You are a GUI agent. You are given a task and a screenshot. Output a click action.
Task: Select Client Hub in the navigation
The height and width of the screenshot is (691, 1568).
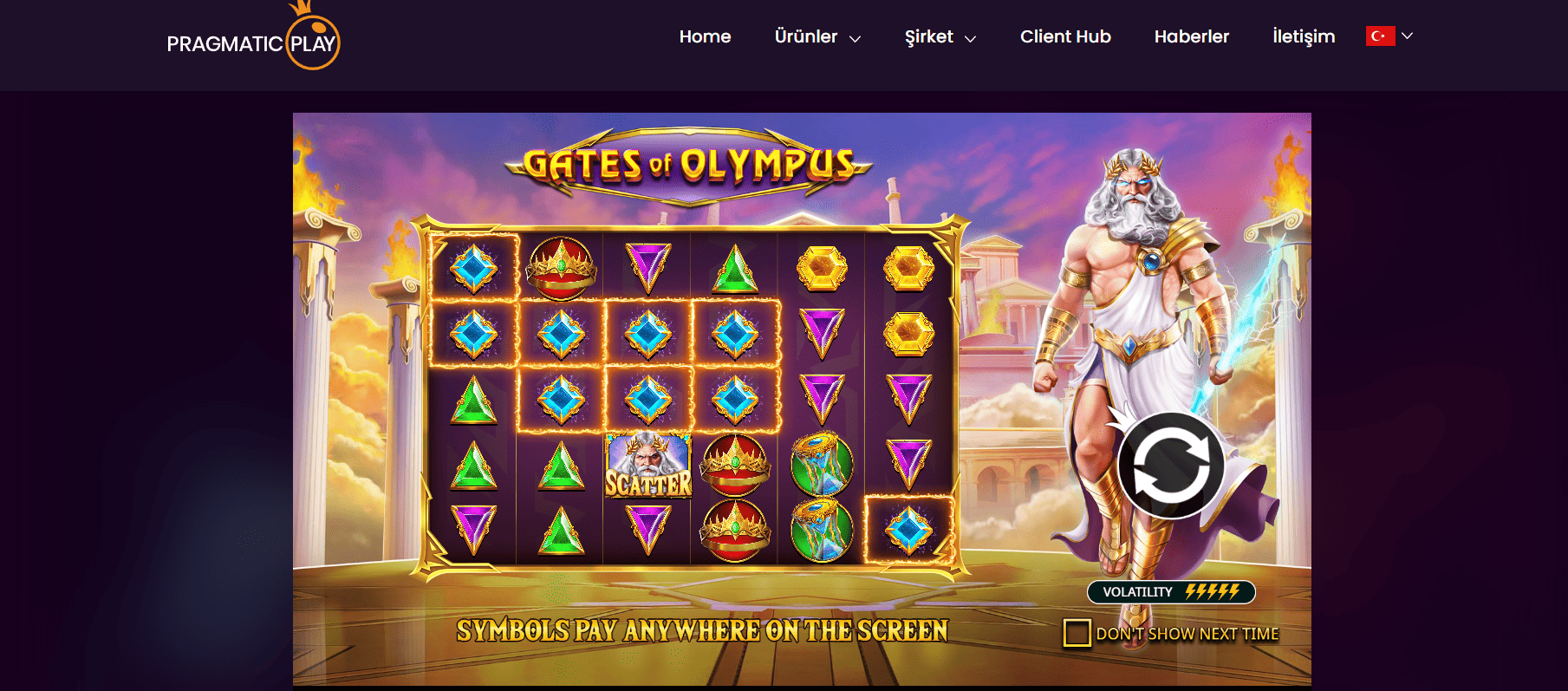click(x=1065, y=36)
